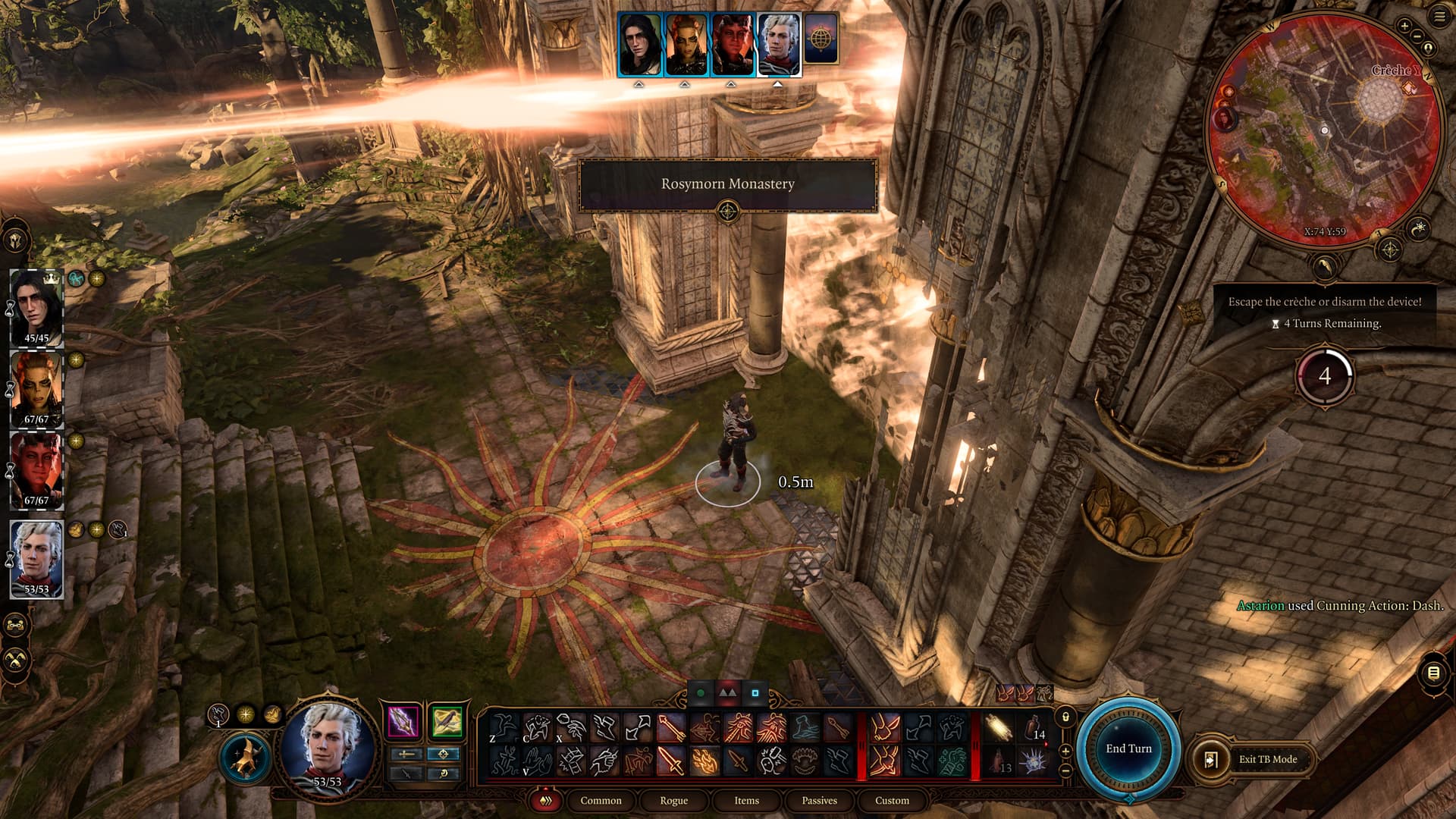Click the Rosymorn Monastery location banner
The height and width of the screenshot is (819, 1456).
727,184
